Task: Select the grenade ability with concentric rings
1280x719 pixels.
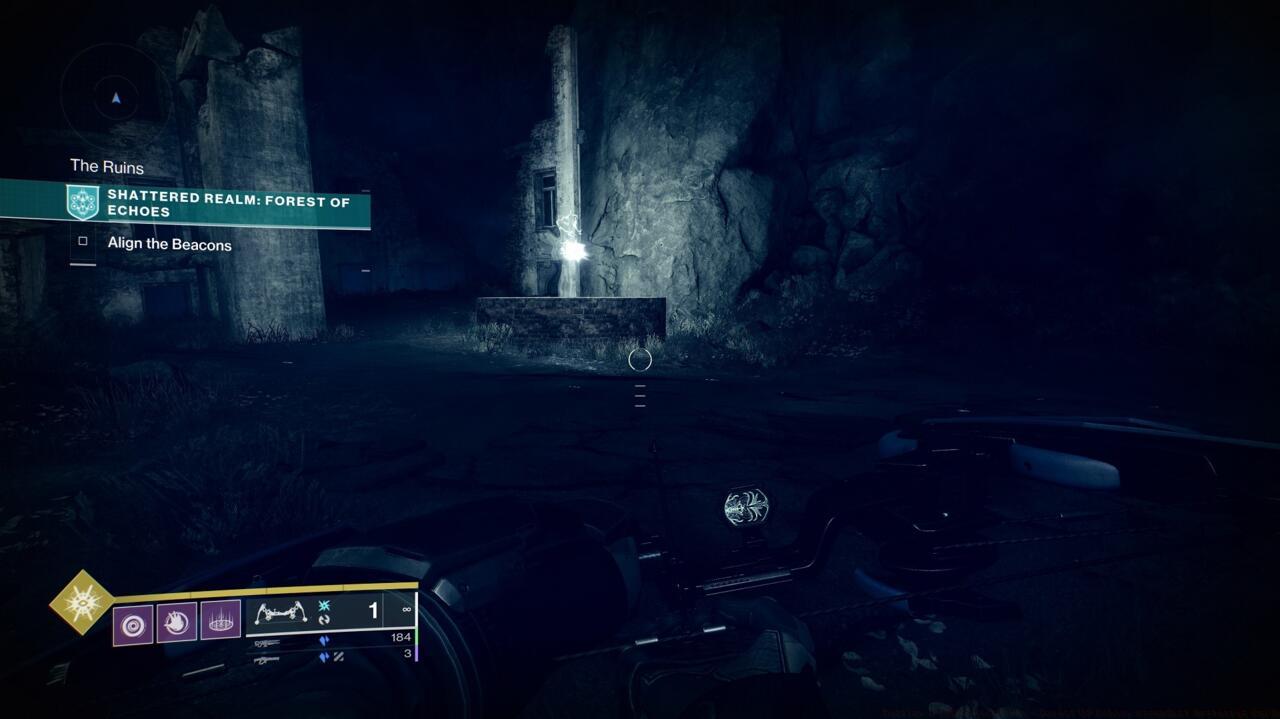Action: click(133, 623)
